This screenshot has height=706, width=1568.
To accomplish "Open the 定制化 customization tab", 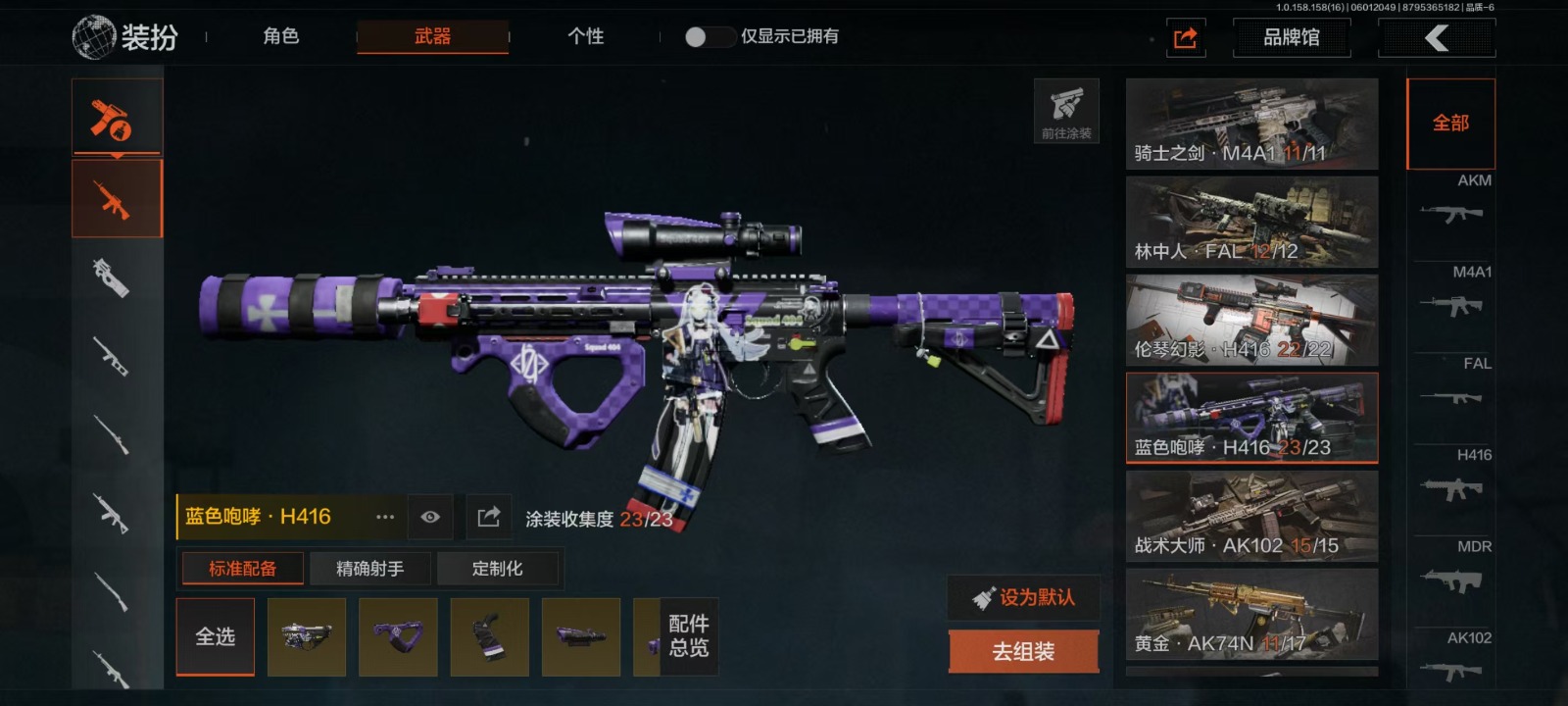I will click(497, 569).
